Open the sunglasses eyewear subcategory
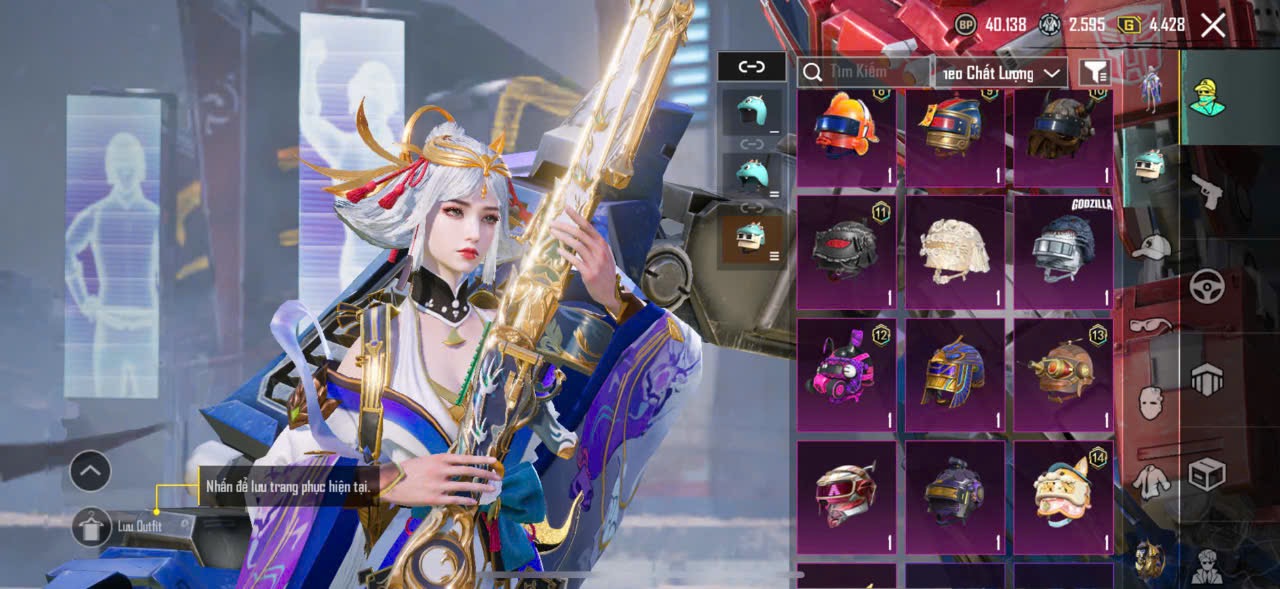The width and height of the screenshot is (1280, 589). pos(1152,326)
